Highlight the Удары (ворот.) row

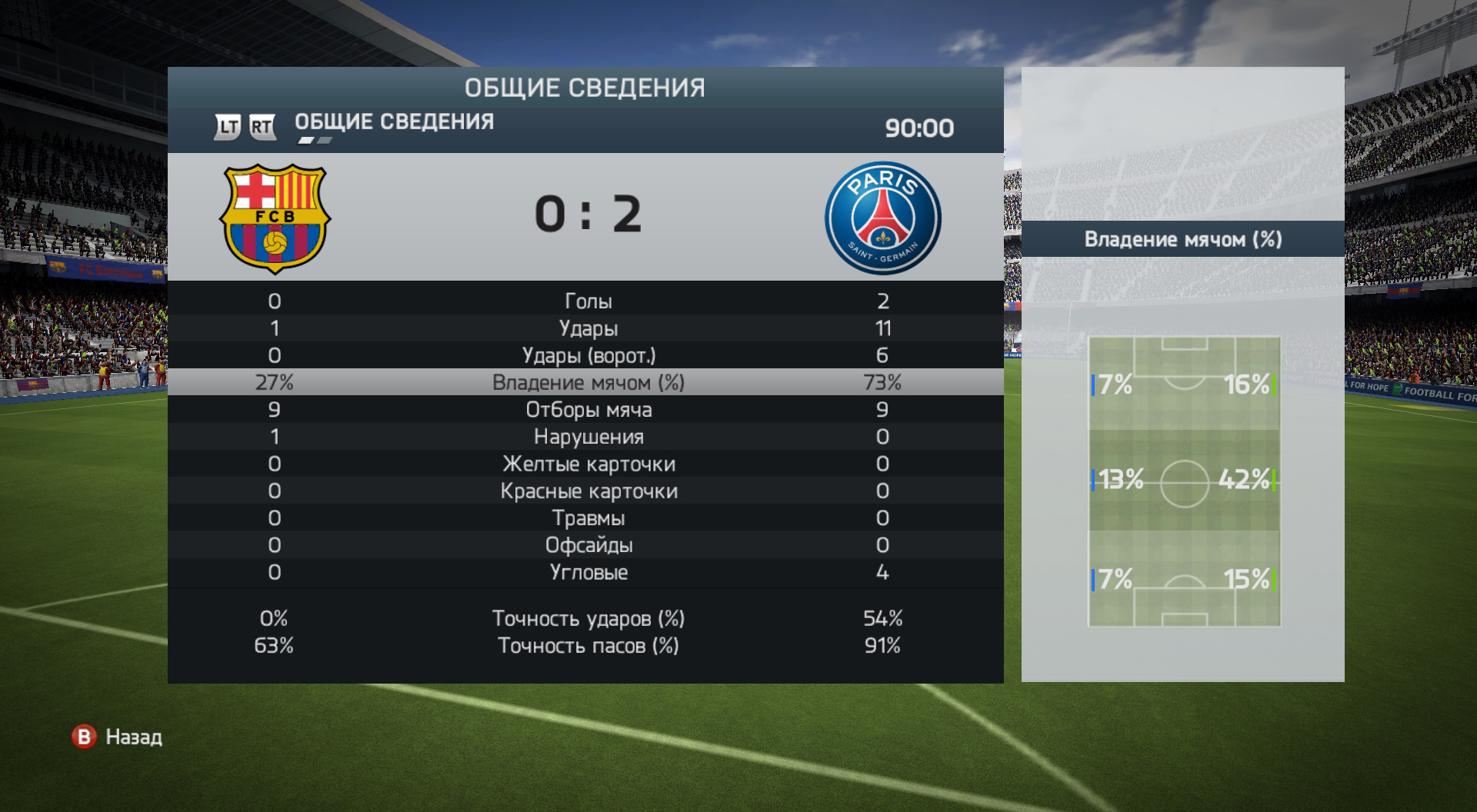(x=588, y=355)
